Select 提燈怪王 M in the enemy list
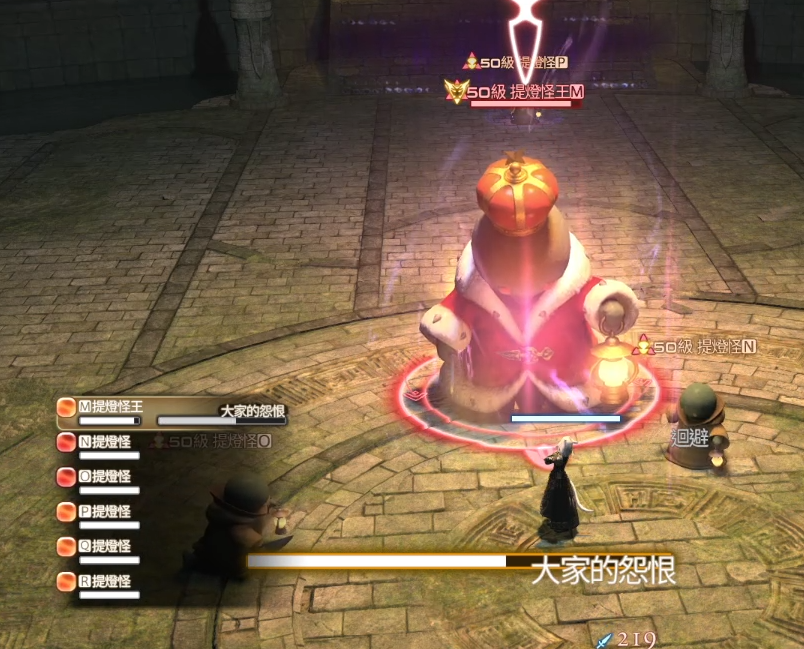This screenshot has height=649, width=804. pos(110,407)
